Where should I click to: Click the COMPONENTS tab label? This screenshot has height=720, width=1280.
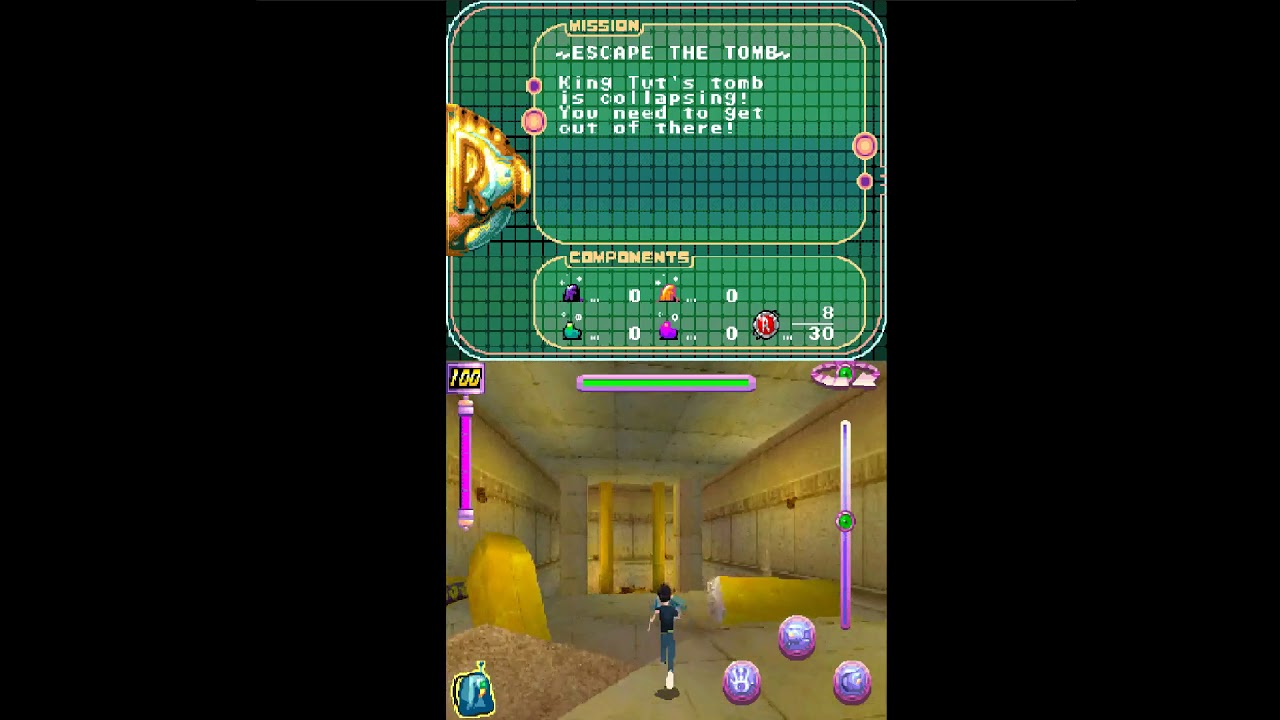(629, 258)
